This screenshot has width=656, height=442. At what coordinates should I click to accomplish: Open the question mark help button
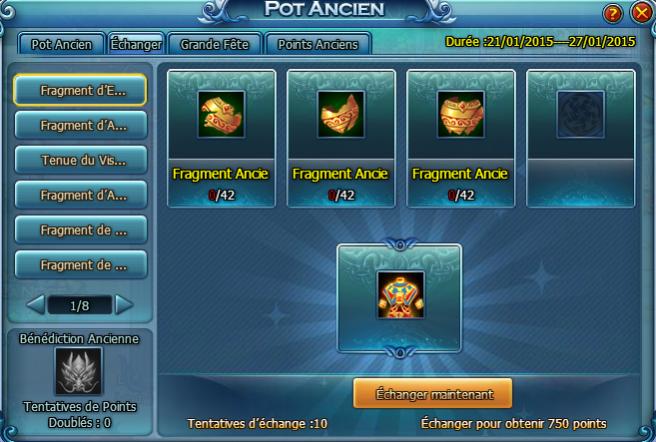click(613, 13)
